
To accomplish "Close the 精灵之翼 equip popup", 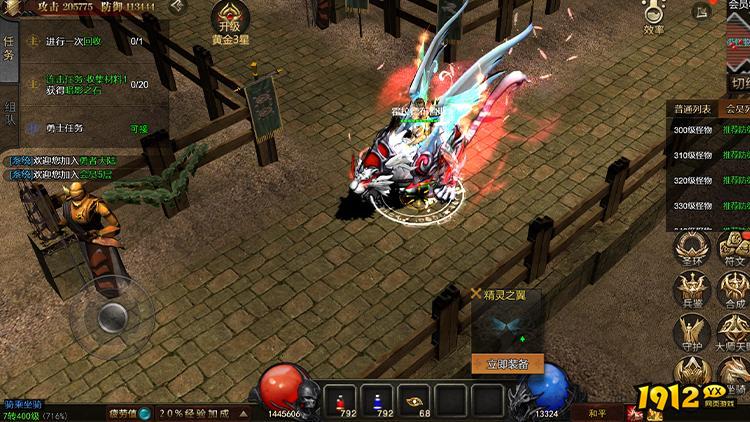I will click(476, 294).
